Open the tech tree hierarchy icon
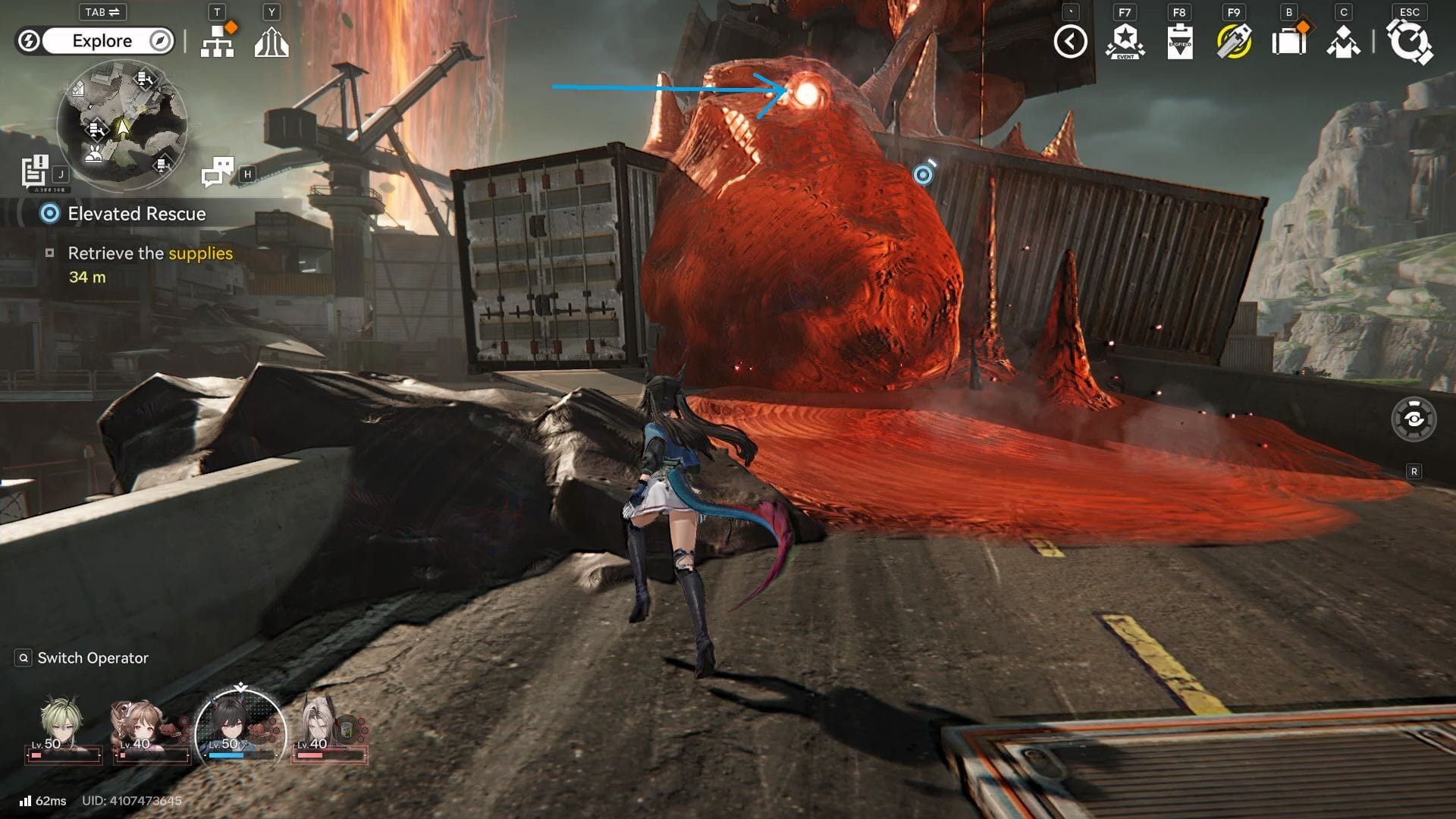The image size is (1456, 819). point(217,42)
